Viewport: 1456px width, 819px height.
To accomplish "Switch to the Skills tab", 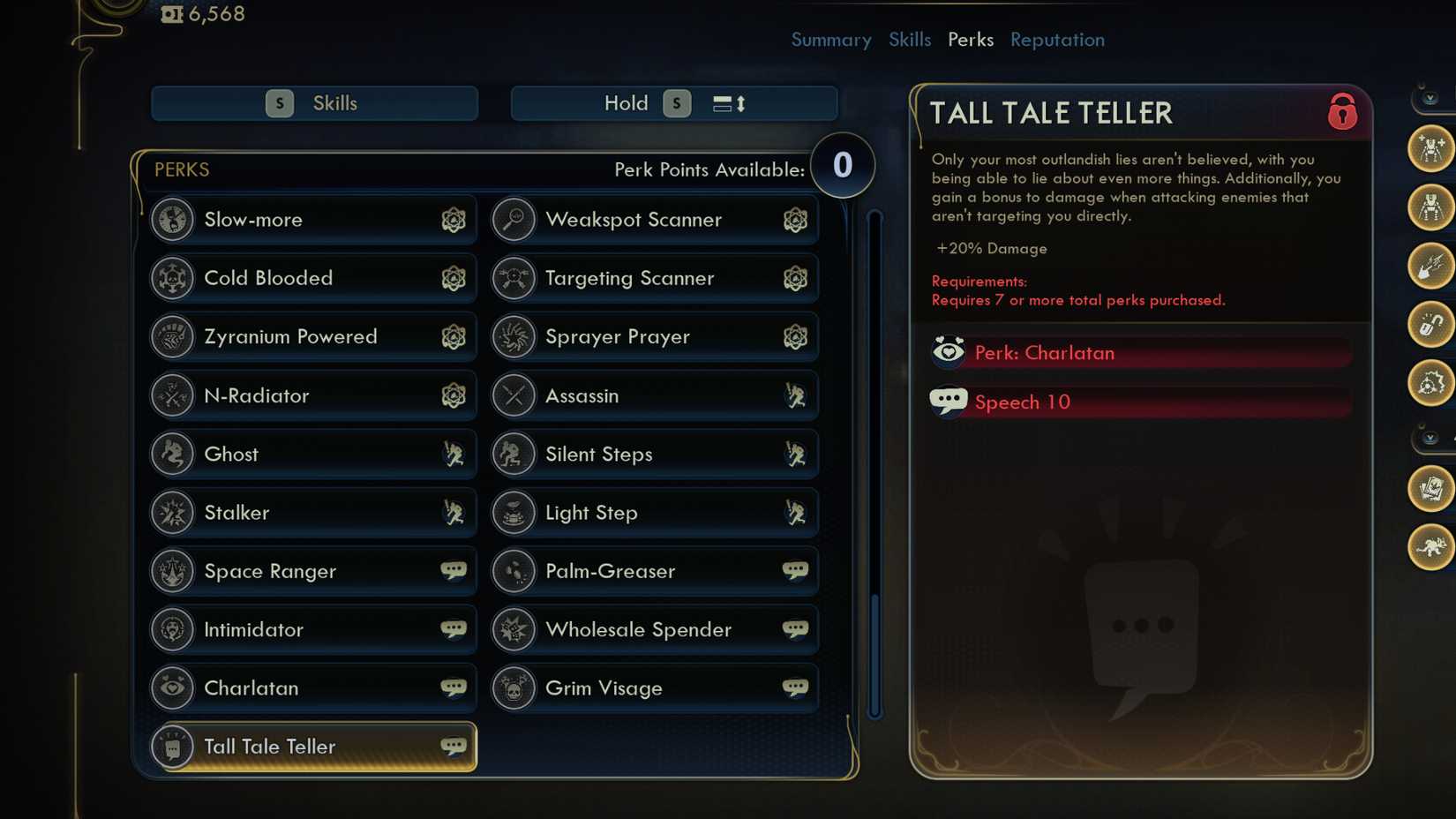I will click(x=910, y=40).
